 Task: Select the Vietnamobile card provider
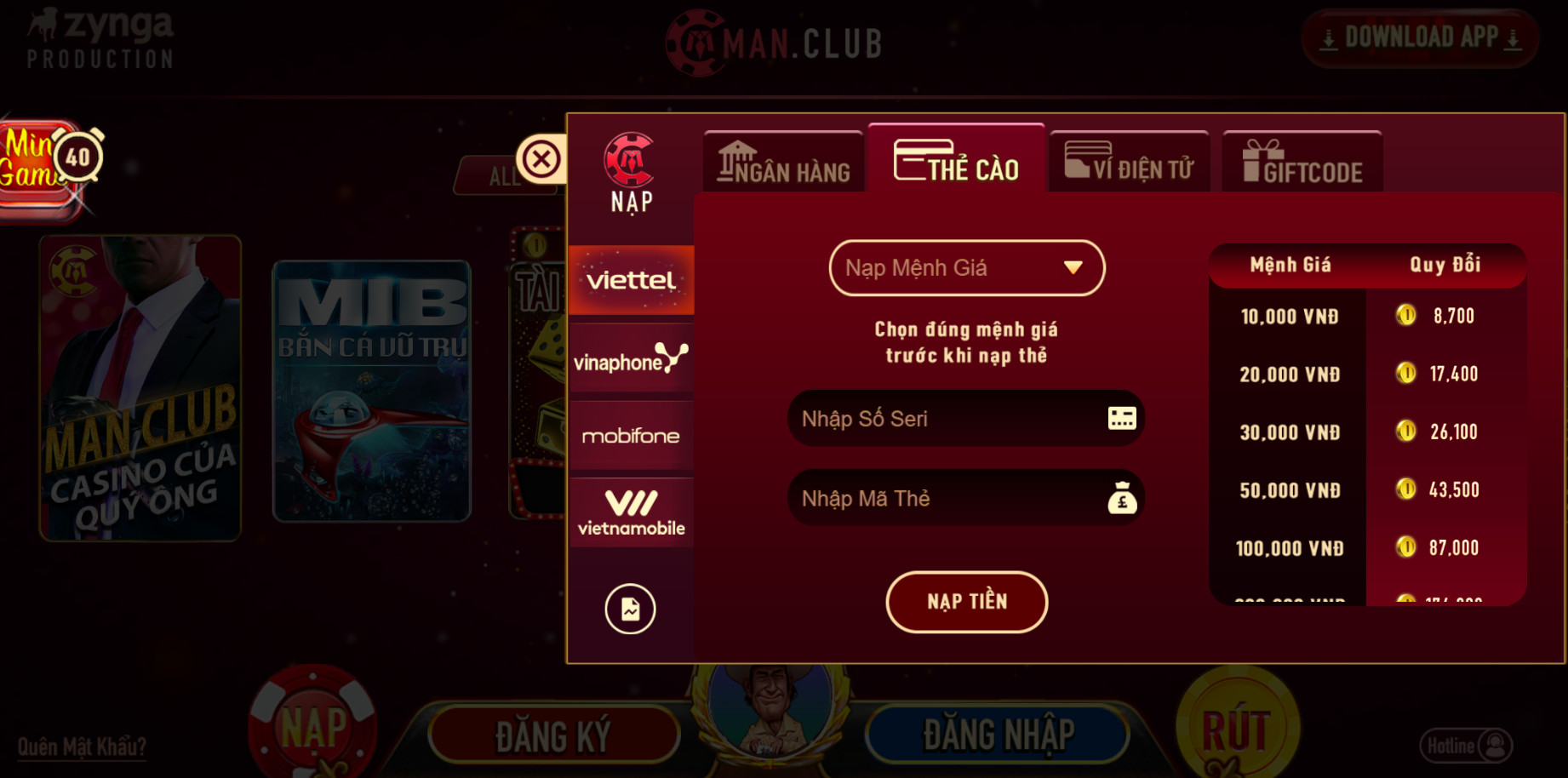coord(631,512)
